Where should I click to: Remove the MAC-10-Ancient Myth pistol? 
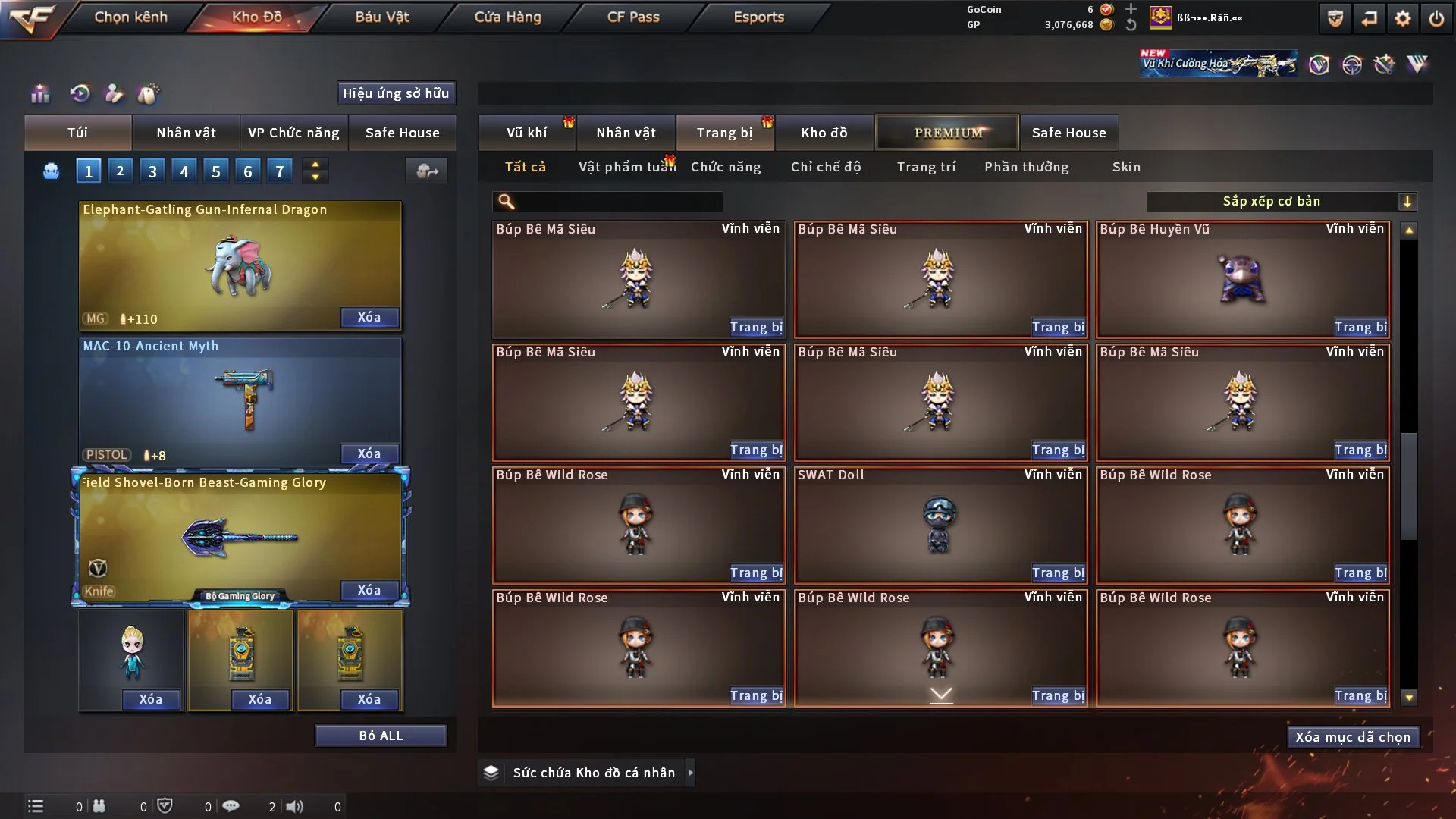click(x=369, y=454)
